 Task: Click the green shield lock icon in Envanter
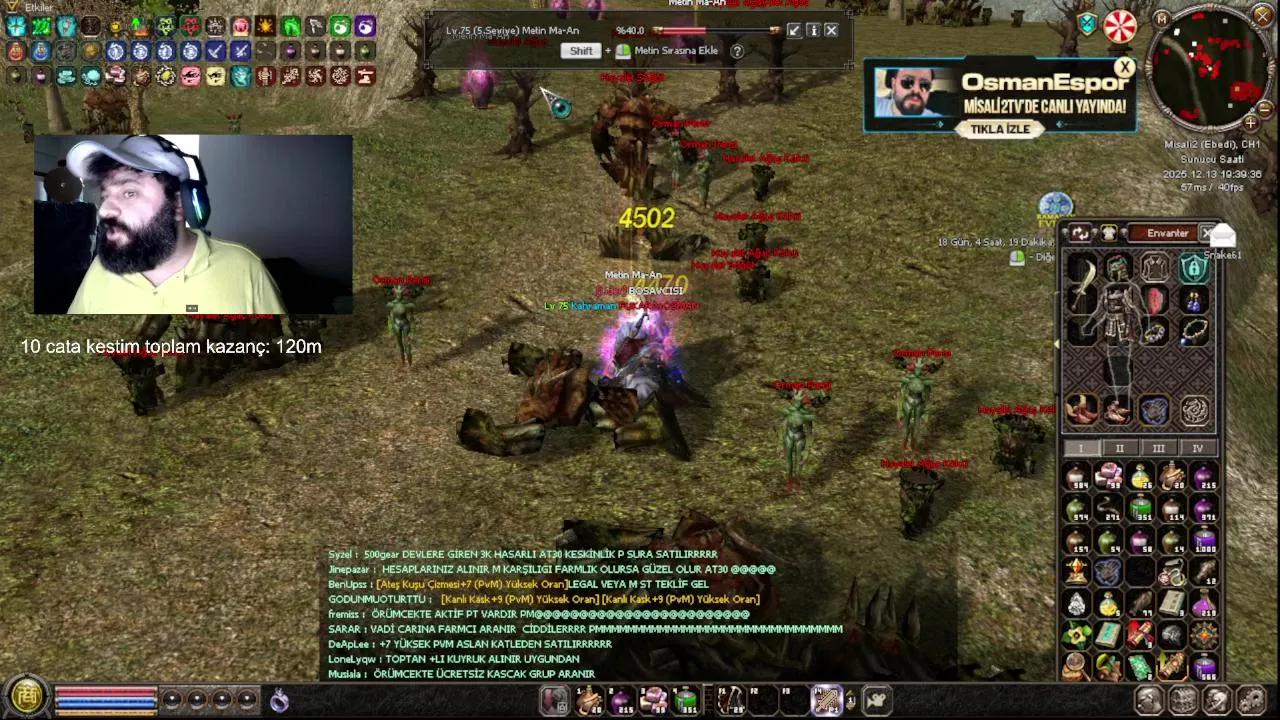point(1195,269)
